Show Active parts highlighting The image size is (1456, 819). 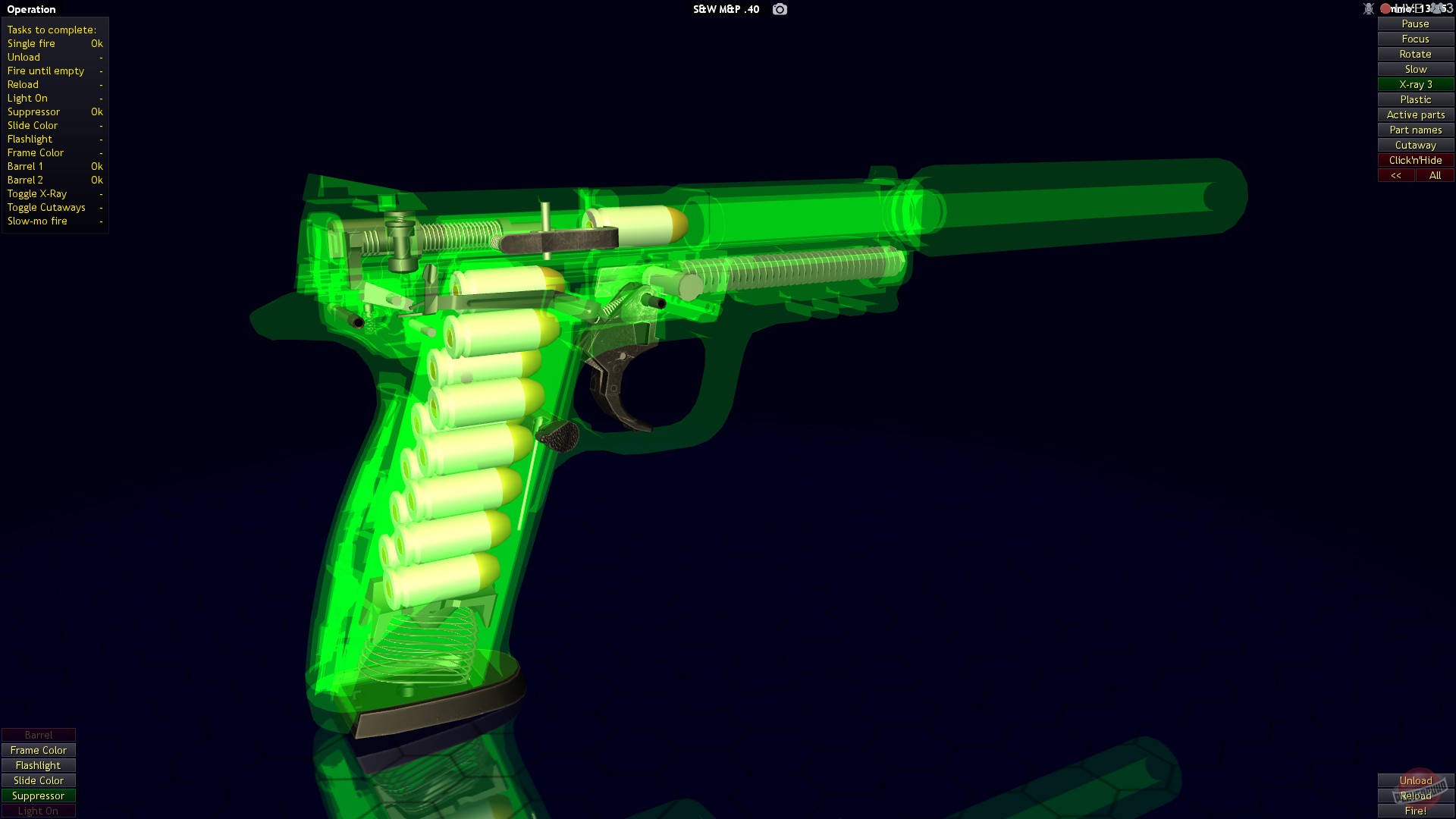pyautogui.click(x=1415, y=115)
